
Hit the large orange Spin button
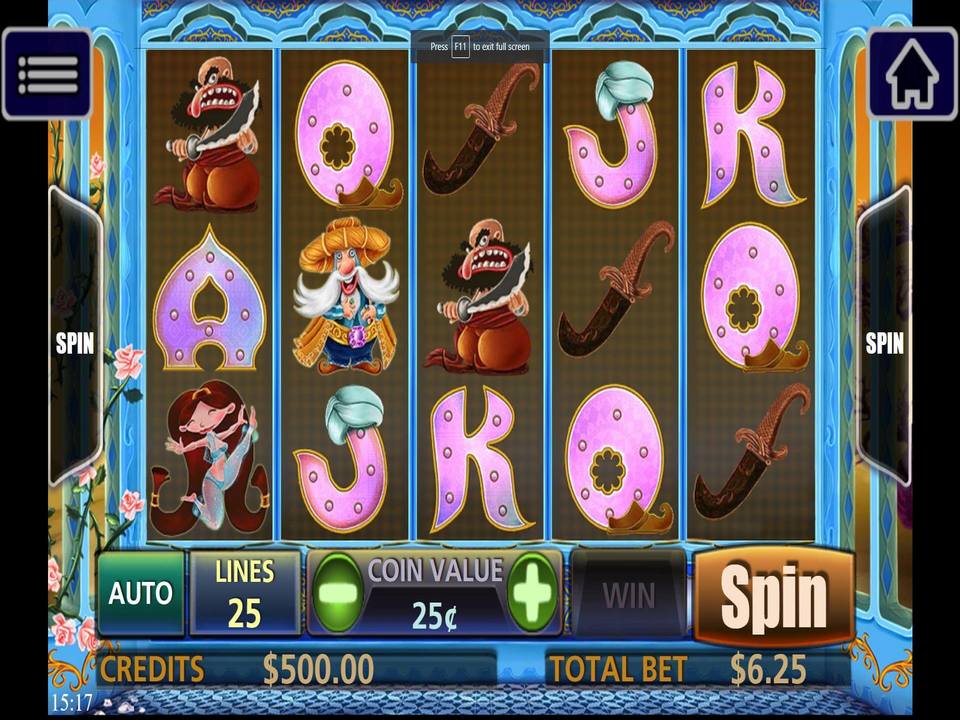pyautogui.click(x=774, y=597)
